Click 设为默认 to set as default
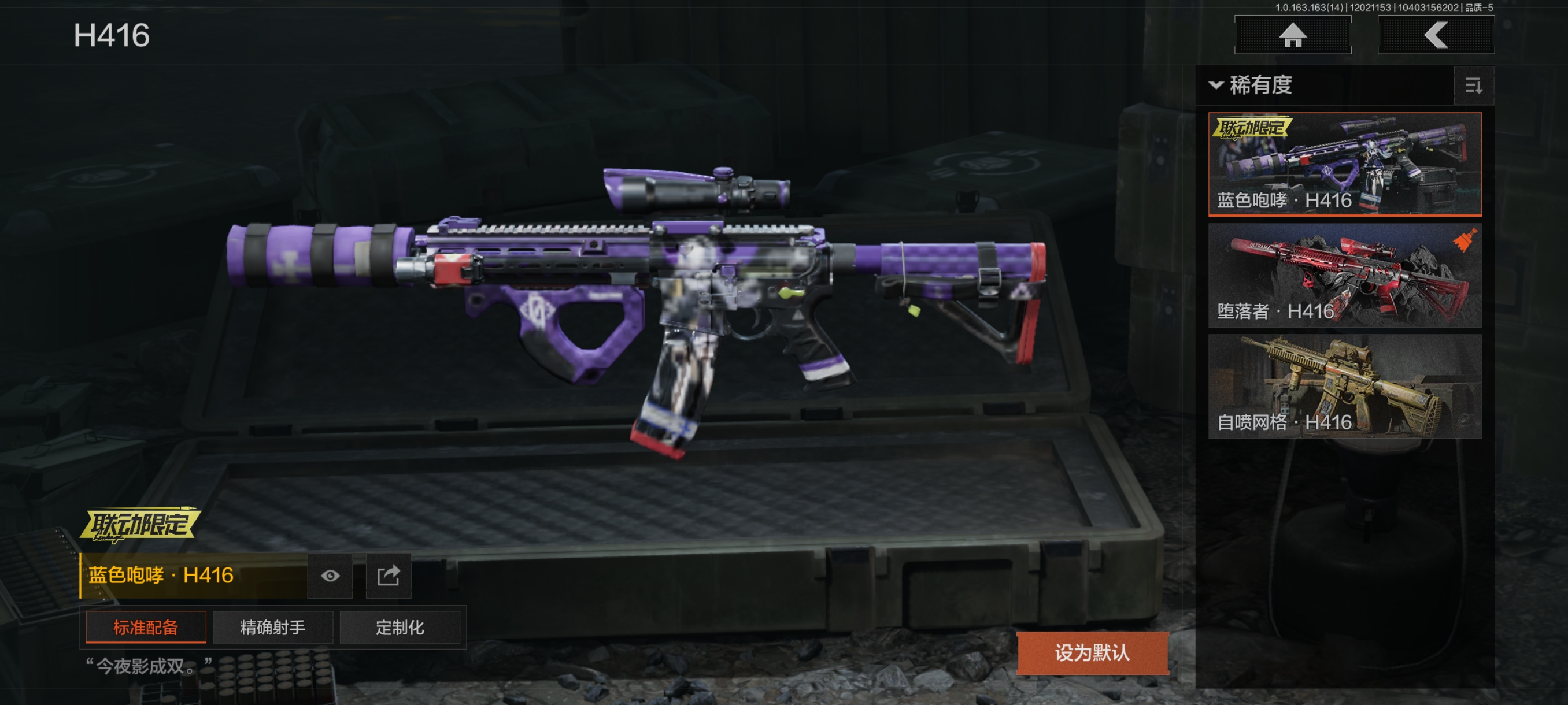 point(1092,652)
